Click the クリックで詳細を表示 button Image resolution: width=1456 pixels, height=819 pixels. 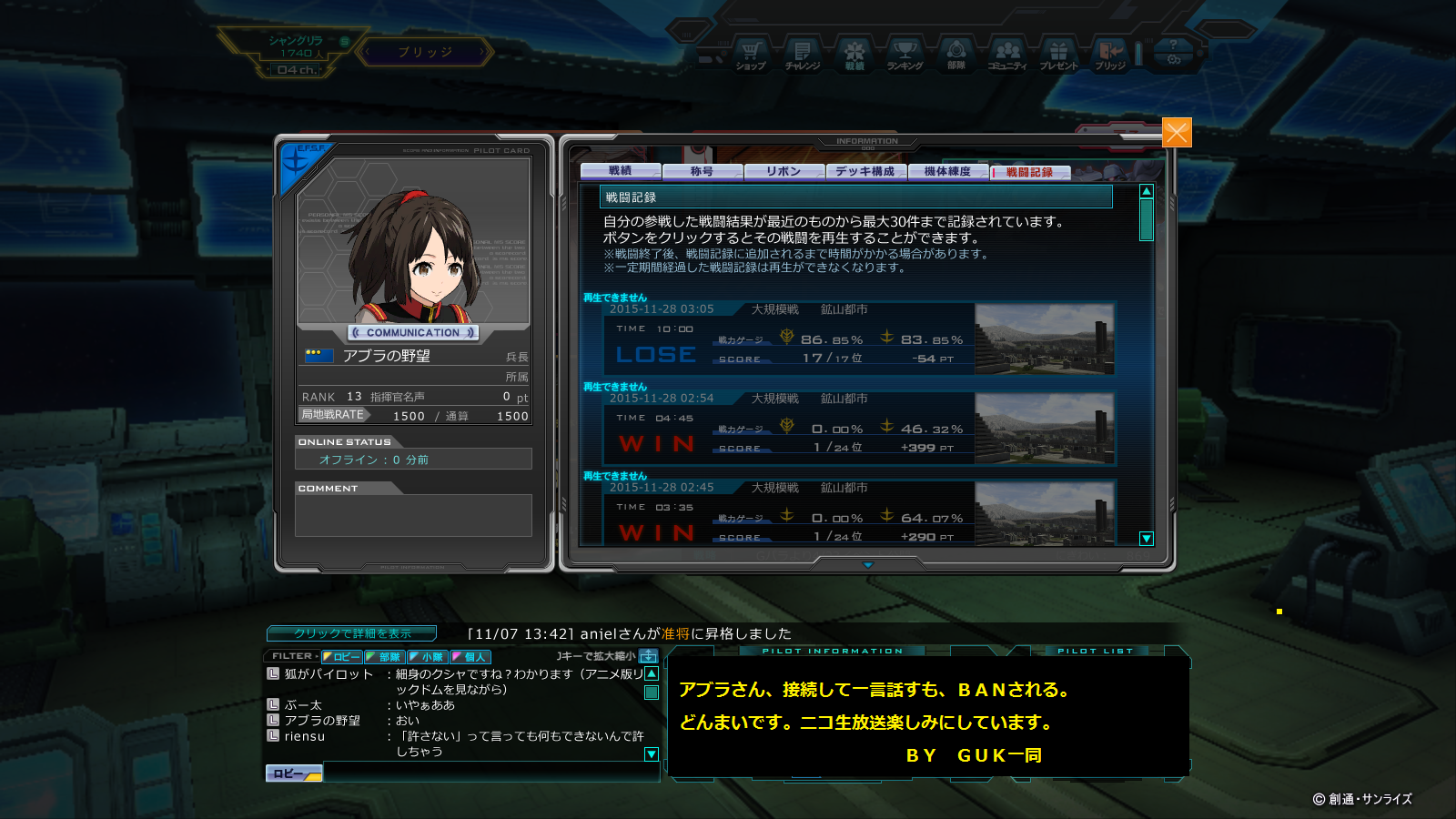coord(352,633)
